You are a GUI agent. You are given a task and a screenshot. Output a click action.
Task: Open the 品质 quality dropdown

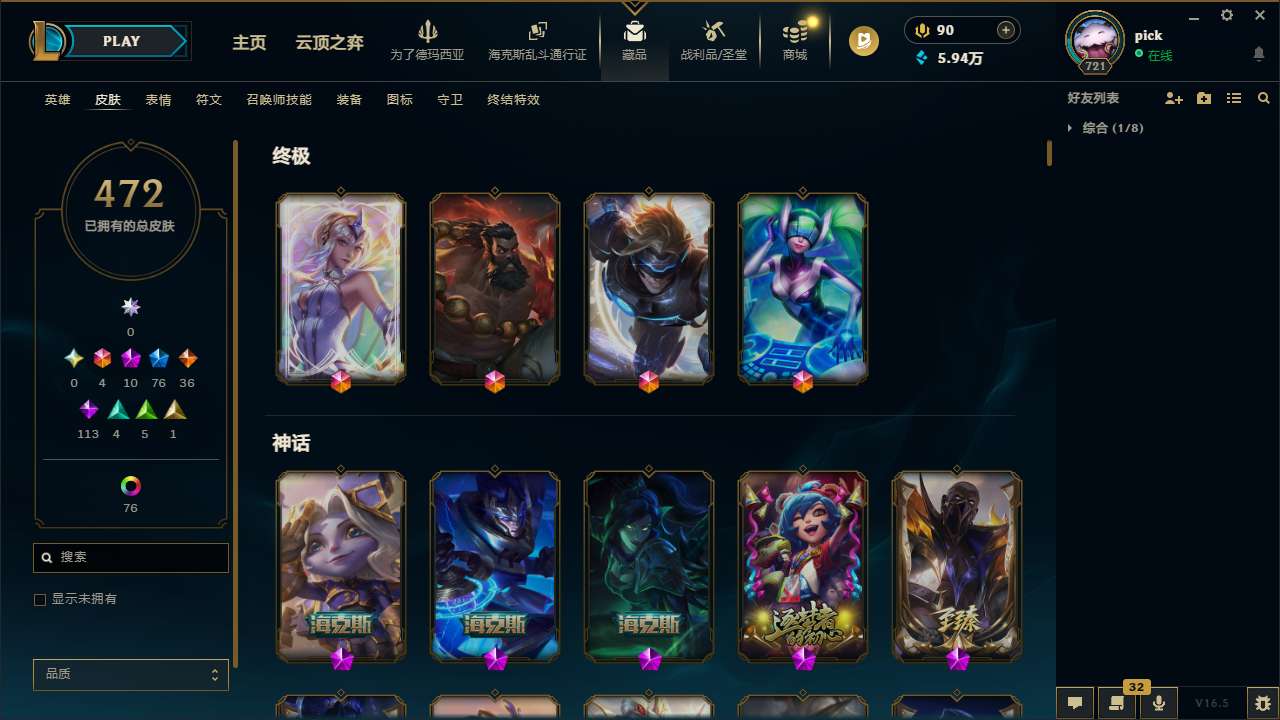tap(130, 674)
